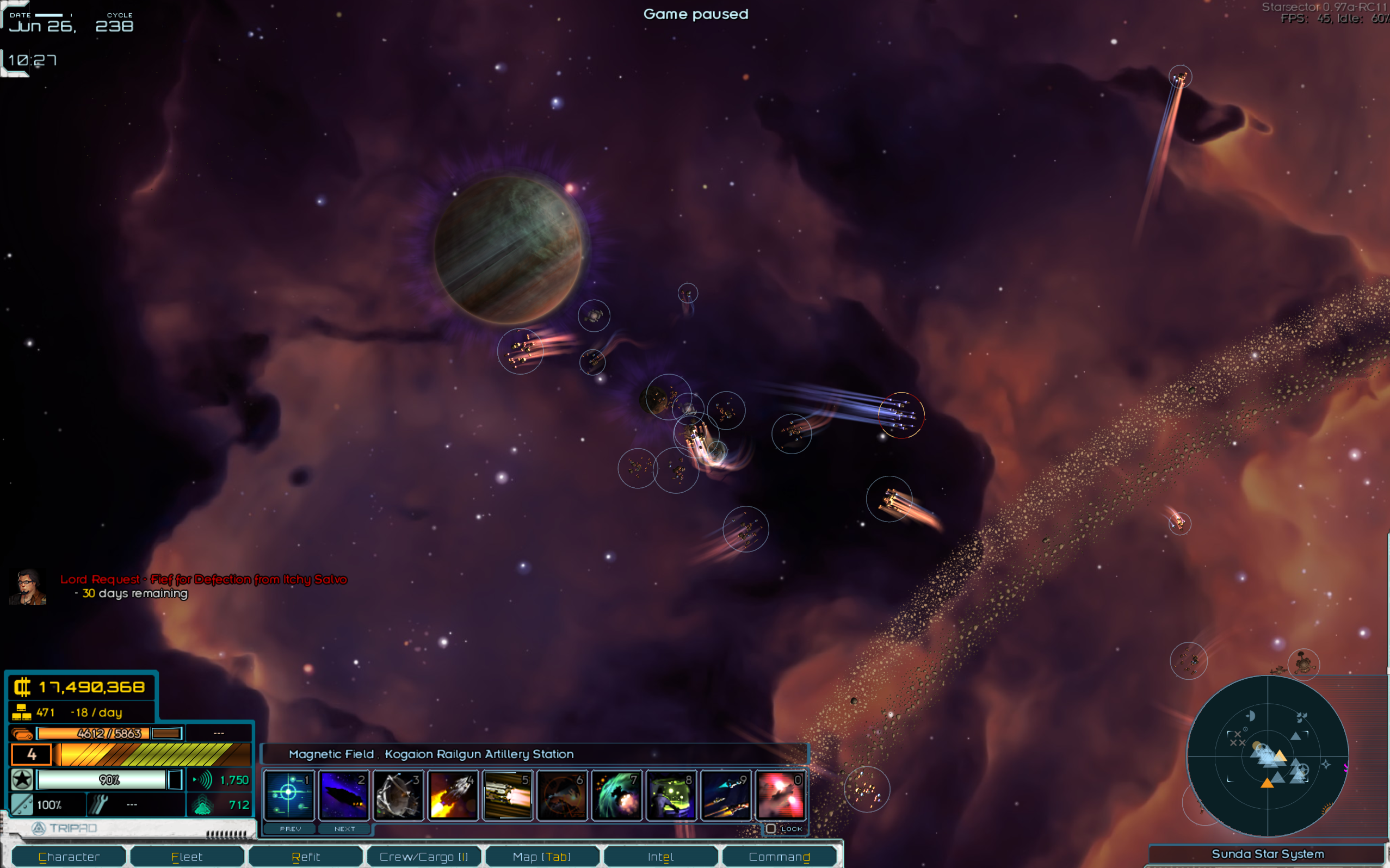Open the Command tab
Image resolution: width=1390 pixels, height=868 pixels.
(779, 856)
